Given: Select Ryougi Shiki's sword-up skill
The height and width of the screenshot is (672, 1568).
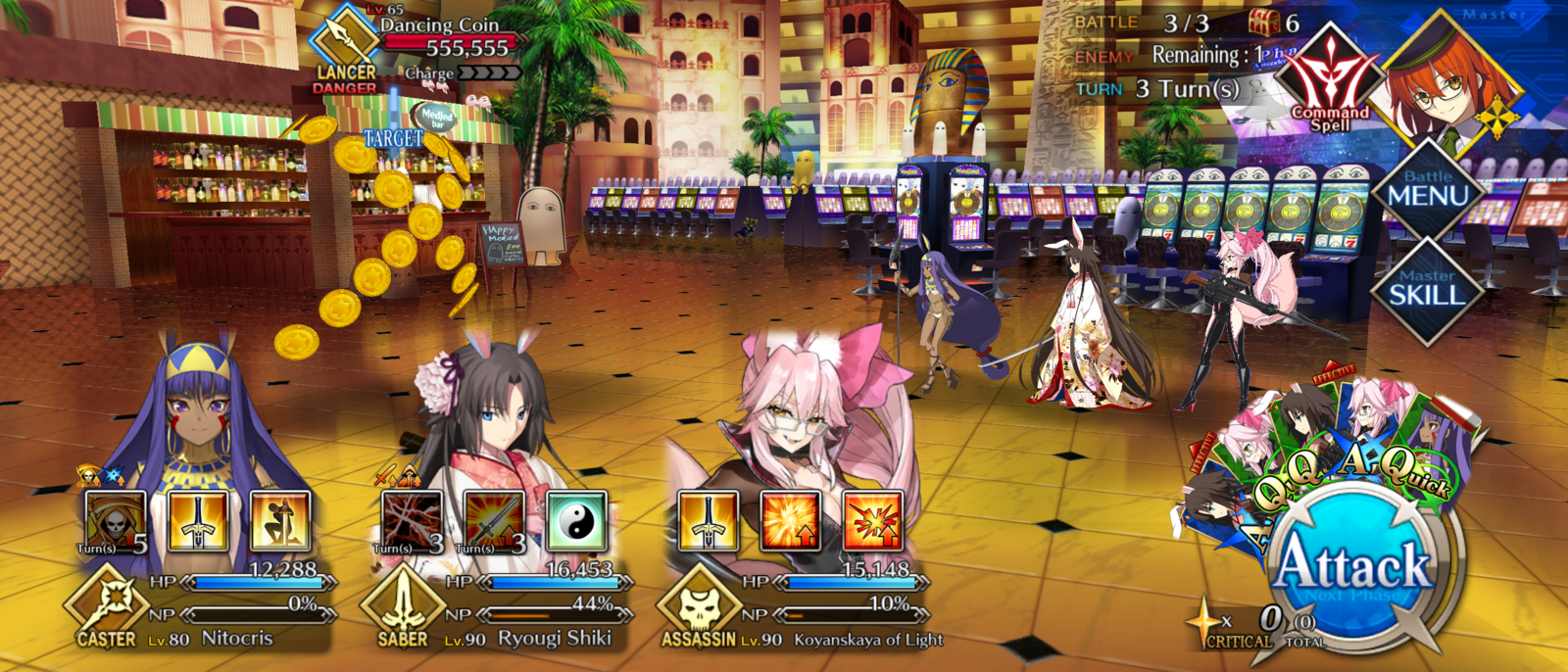Looking at the screenshot, I should [x=495, y=522].
